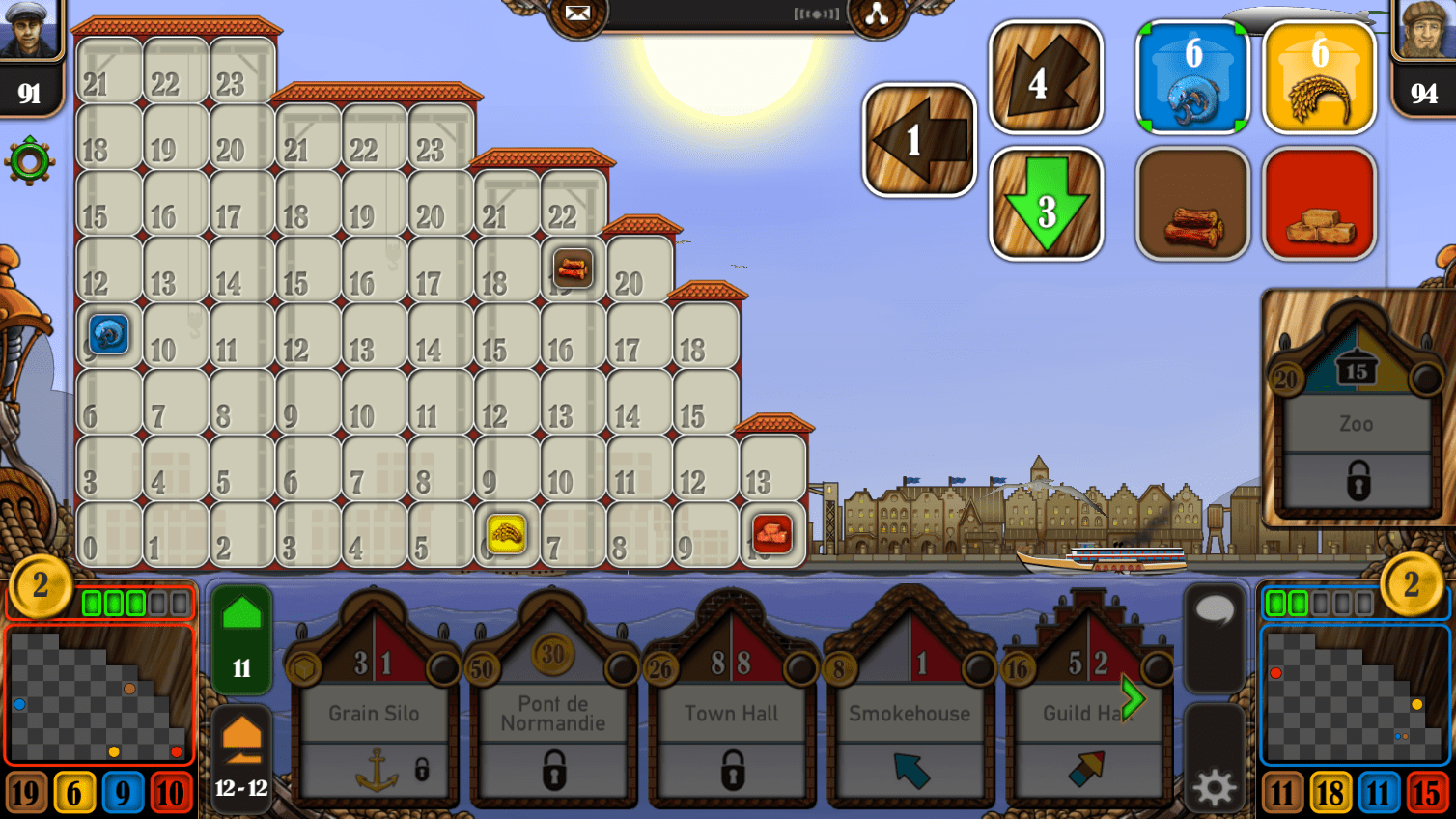
Task: Click the padlock on the Town Hall card
Action: [x=731, y=772]
